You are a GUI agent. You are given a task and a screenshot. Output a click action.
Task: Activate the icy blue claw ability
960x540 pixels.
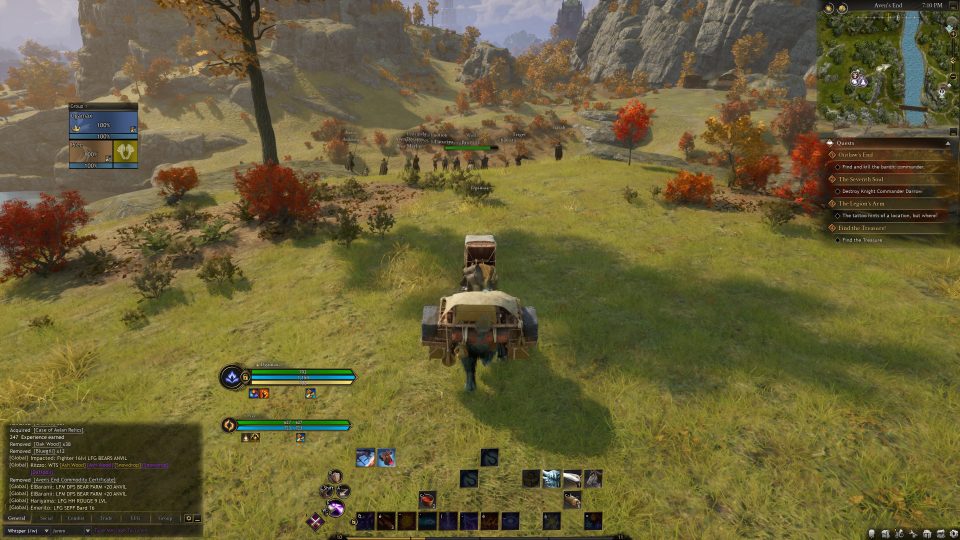click(551, 479)
